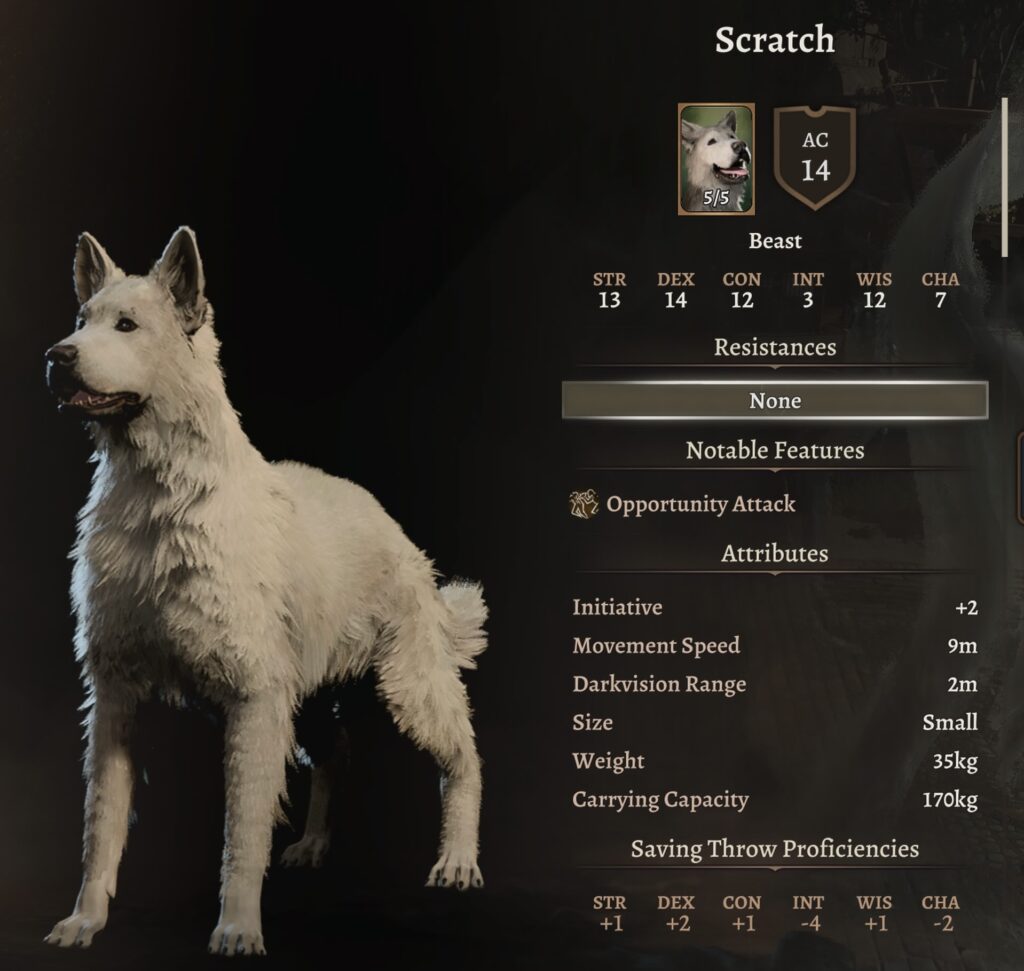Select the None resistances bar
Screen dimensions: 1024x971
coord(775,401)
